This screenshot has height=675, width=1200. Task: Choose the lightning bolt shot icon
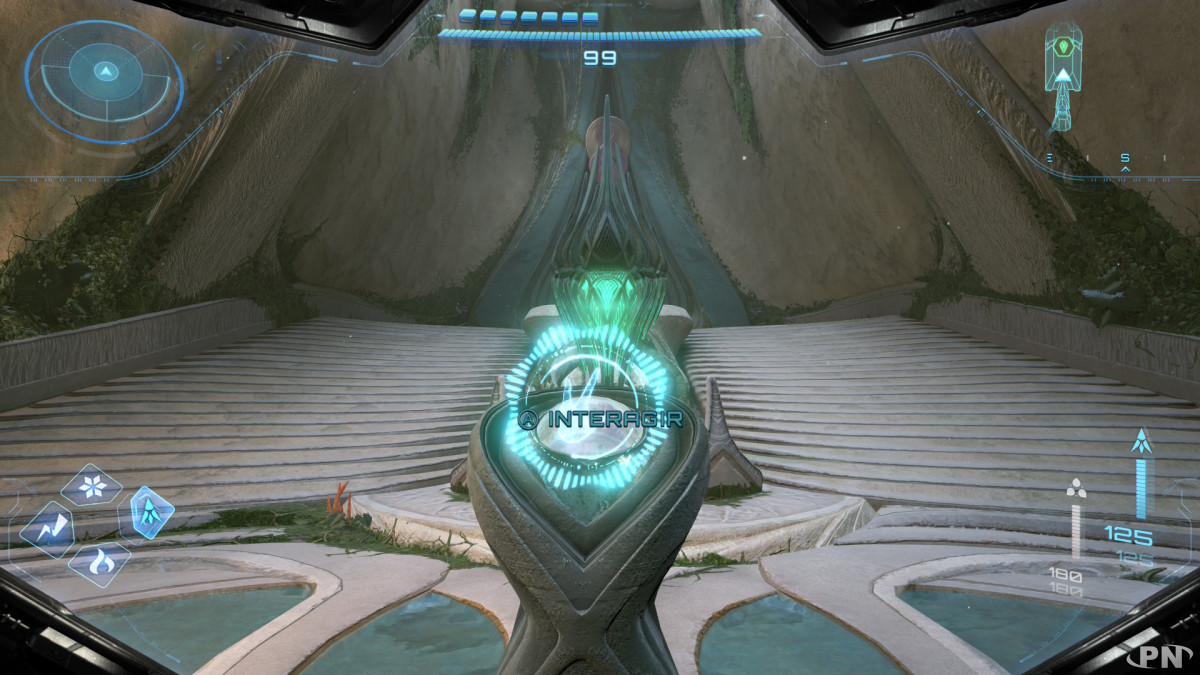[47, 528]
